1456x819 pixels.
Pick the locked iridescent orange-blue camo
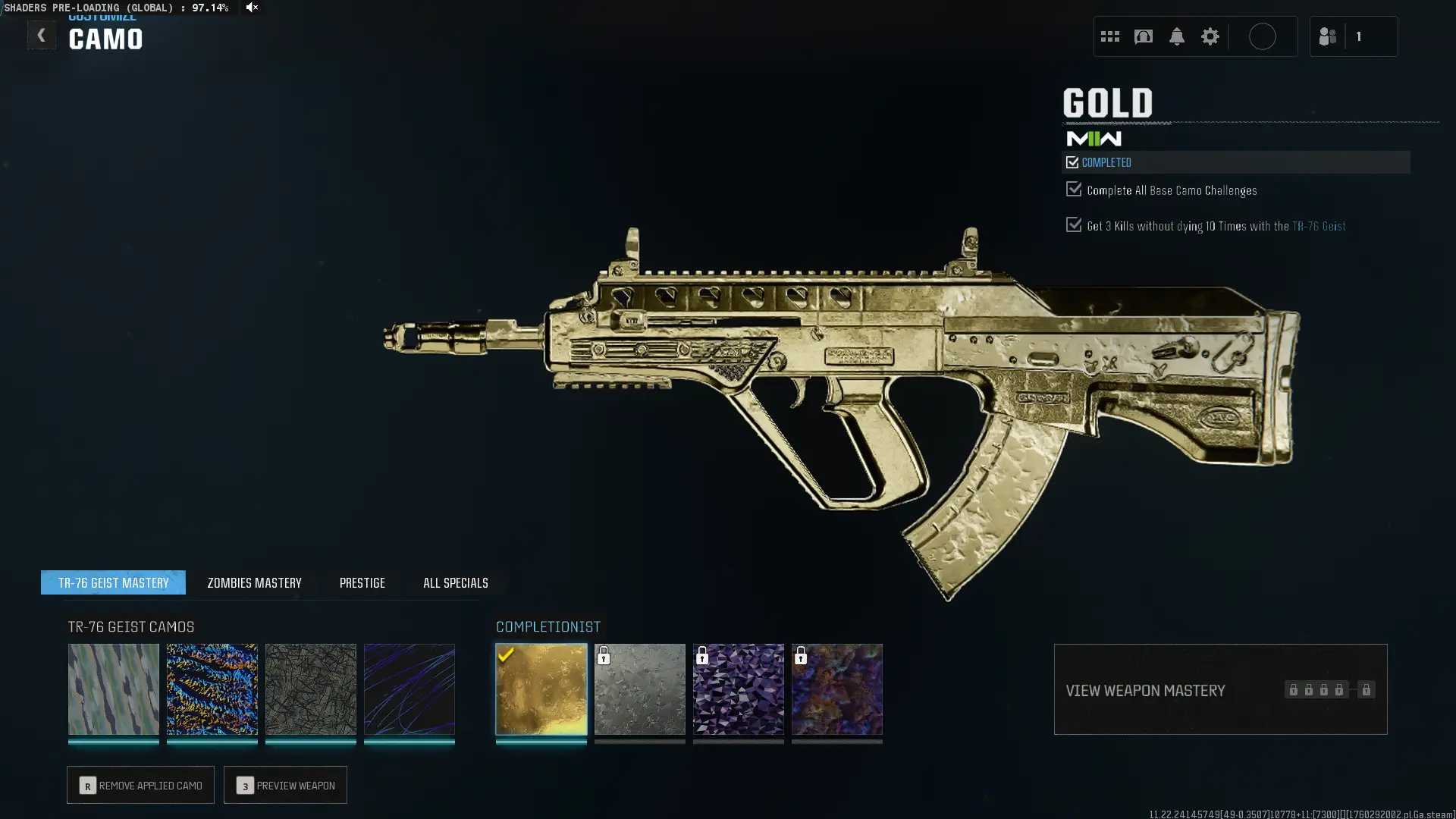837,689
